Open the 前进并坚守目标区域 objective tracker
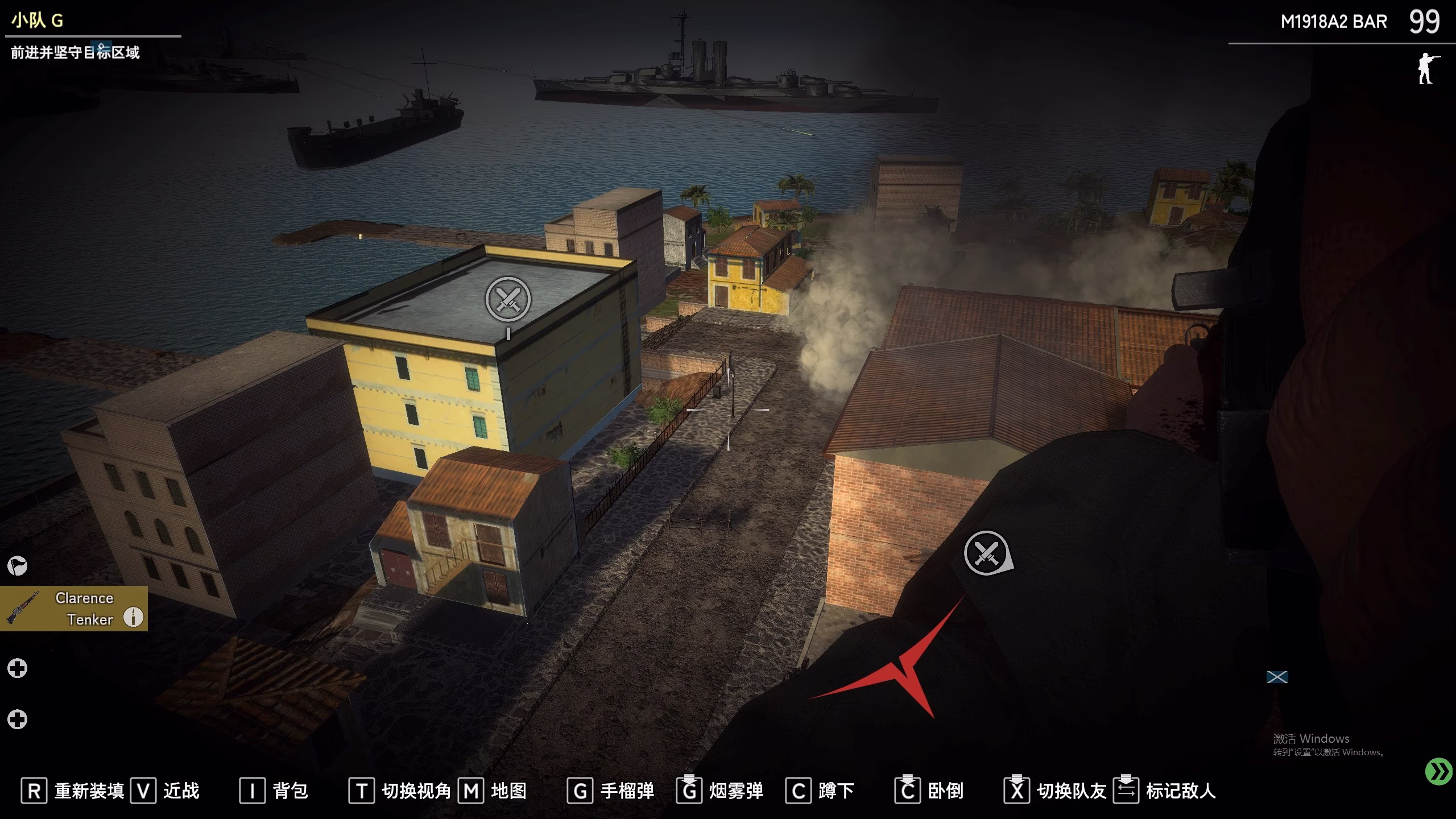This screenshot has height=819, width=1456. pos(75,53)
